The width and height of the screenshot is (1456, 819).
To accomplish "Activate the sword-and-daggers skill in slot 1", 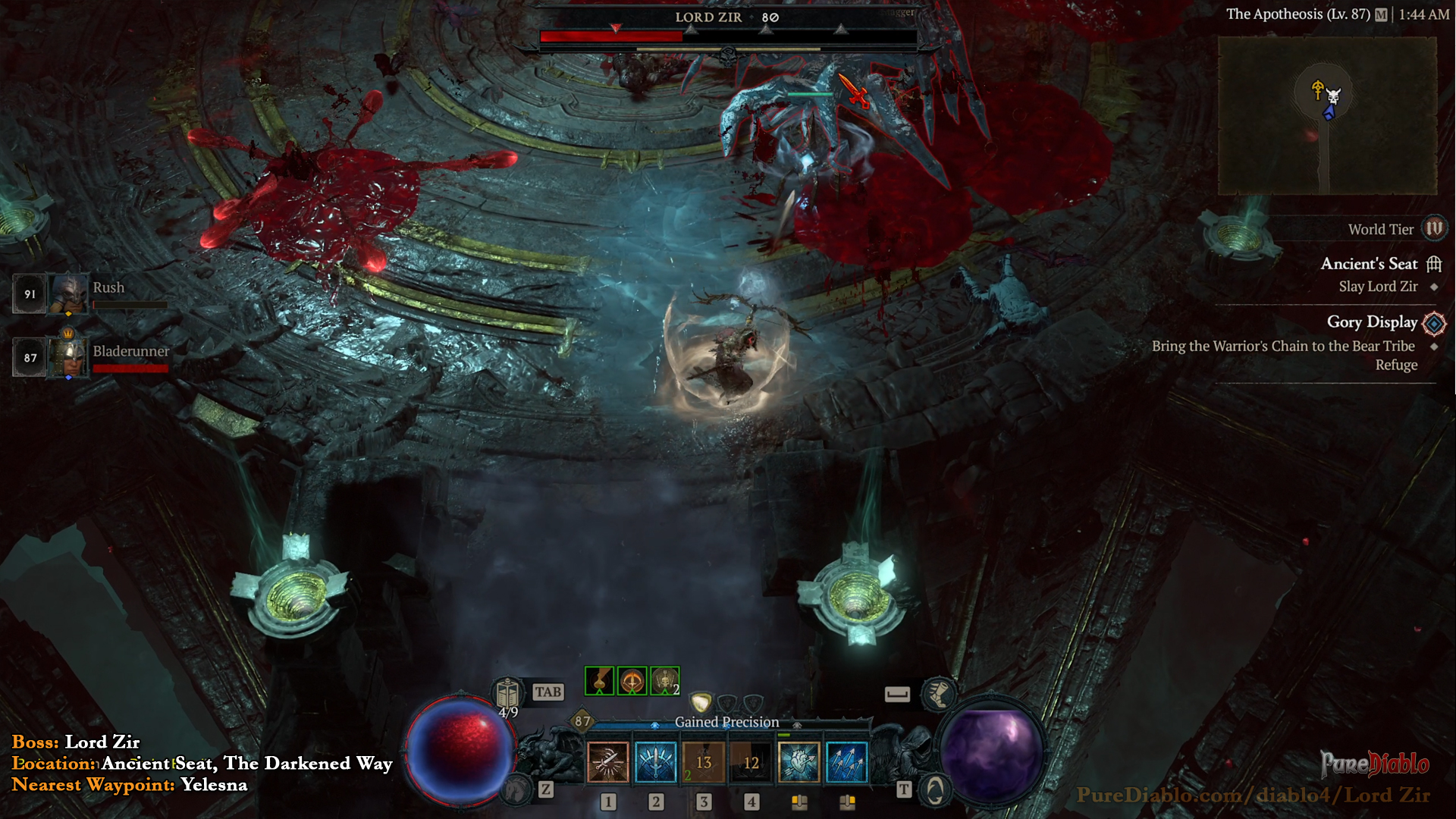I will [x=608, y=762].
